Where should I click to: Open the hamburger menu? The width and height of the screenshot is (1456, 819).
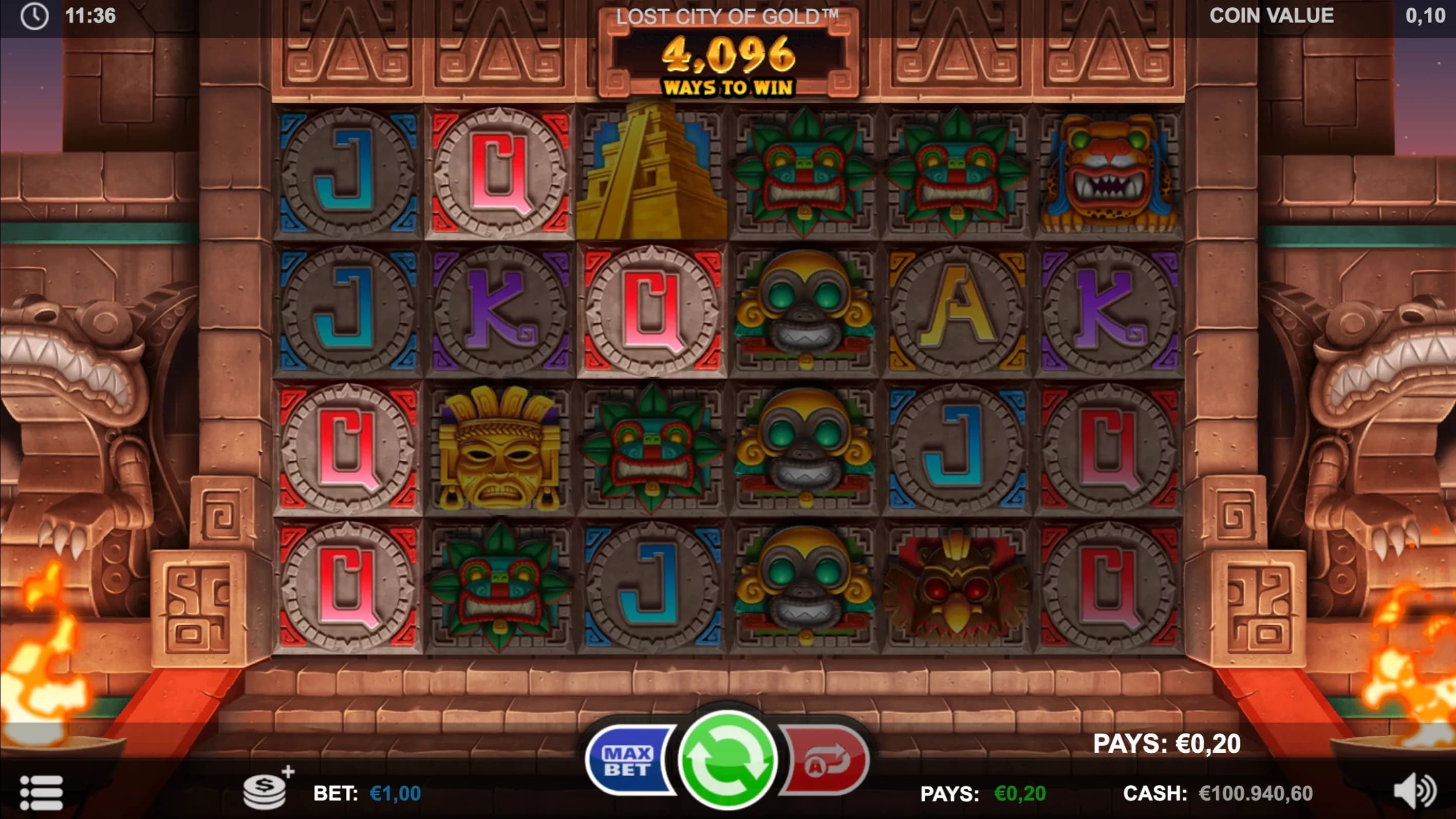click(x=41, y=792)
